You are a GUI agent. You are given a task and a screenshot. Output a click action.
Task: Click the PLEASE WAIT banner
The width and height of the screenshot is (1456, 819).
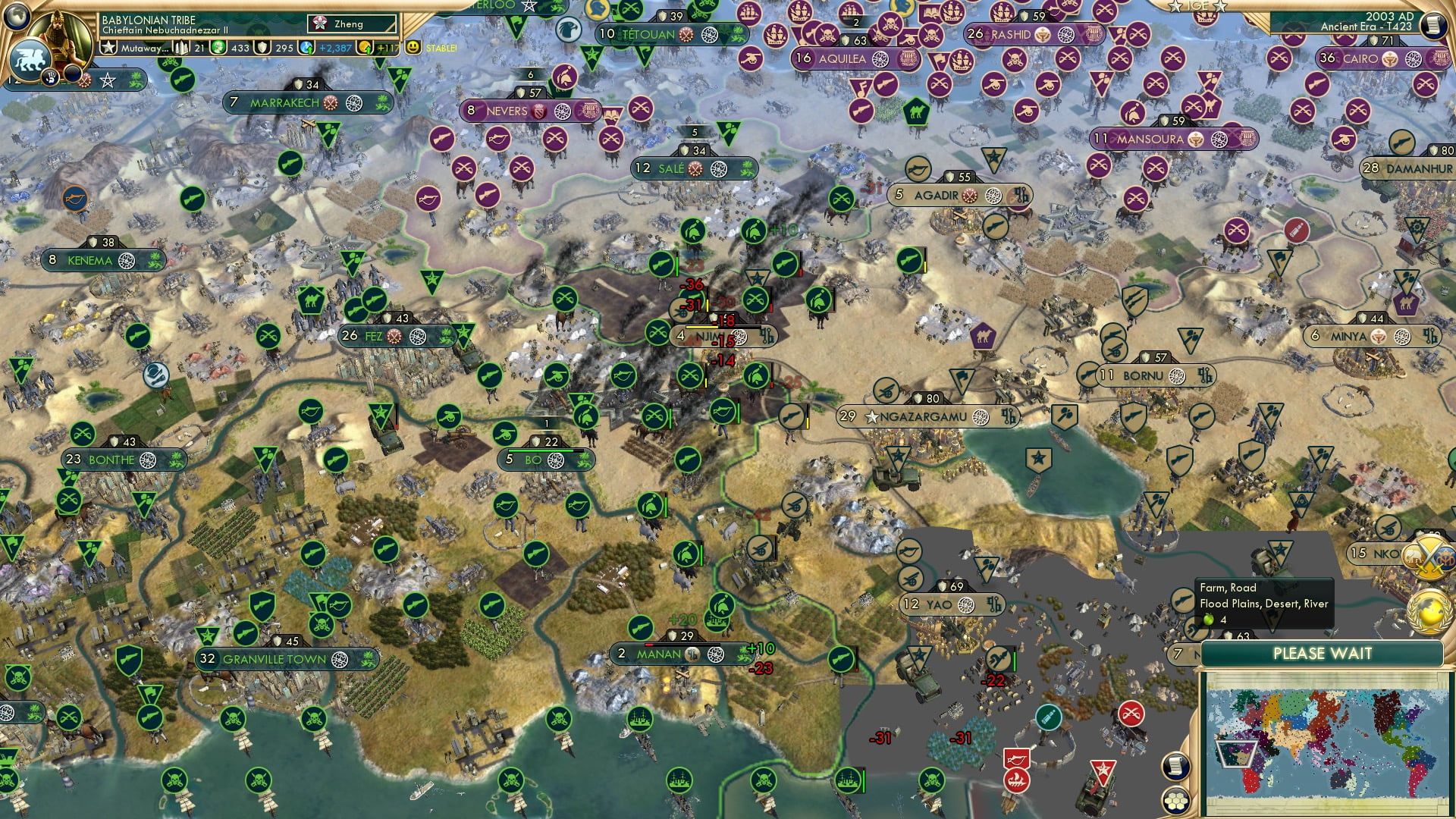(1323, 653)
